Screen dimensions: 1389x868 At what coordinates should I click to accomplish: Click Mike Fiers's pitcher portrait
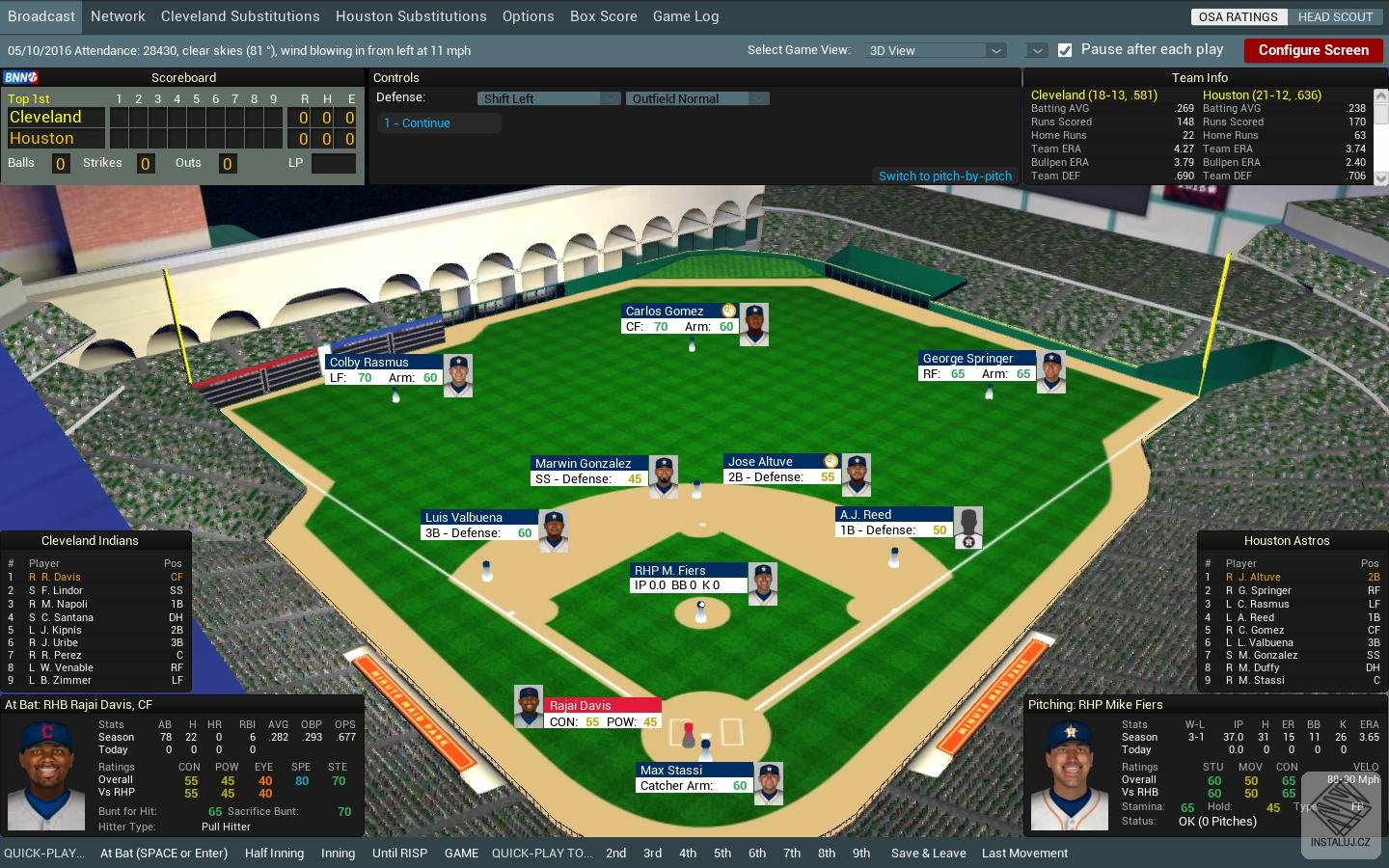[x=1070, y=772]
